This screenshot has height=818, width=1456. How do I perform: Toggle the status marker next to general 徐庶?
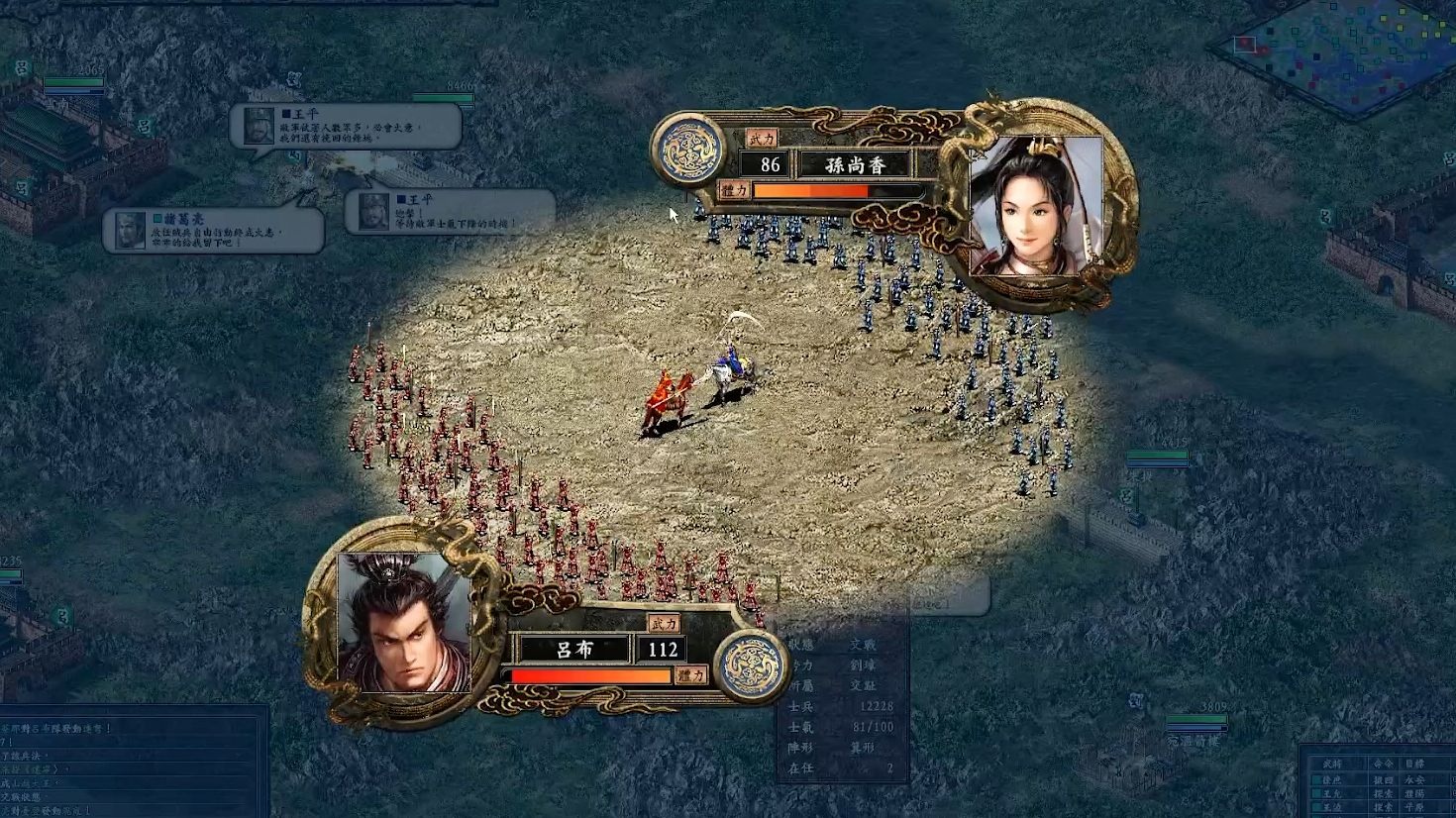click(x=1316, y=779)
